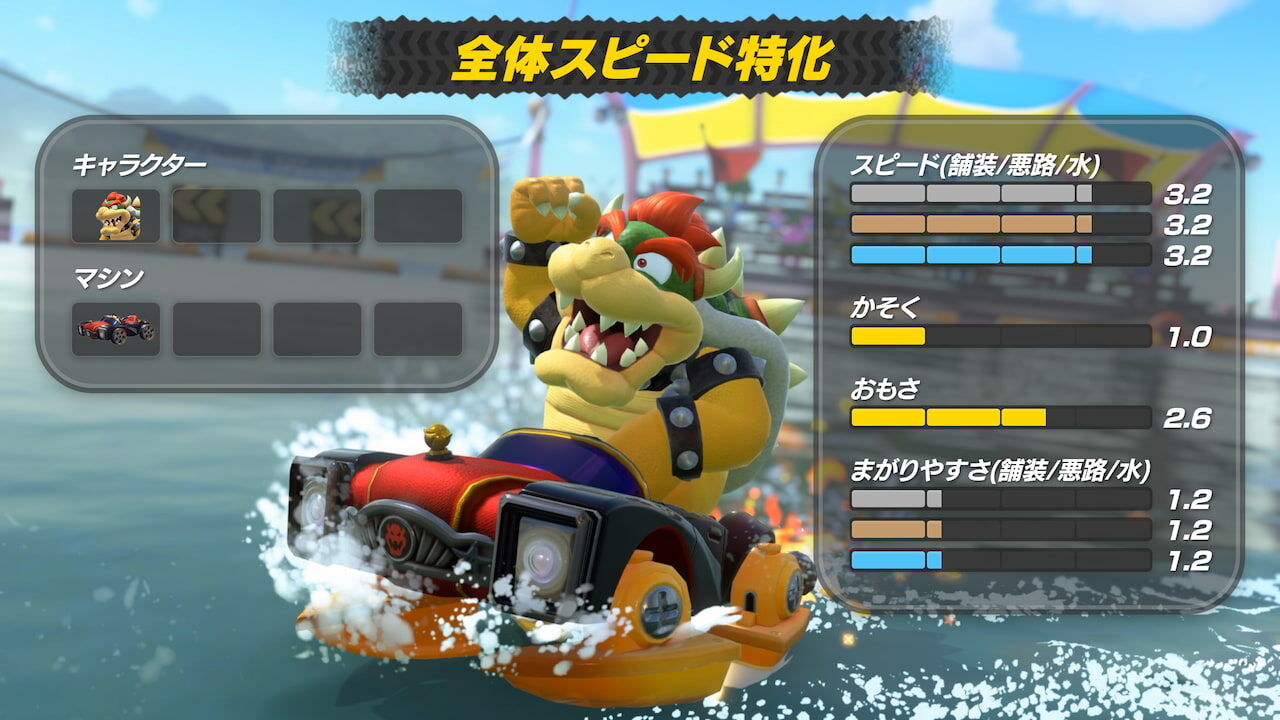Viewport: 1280px width, 720px height.
Task: Click the 全体スピード特化 title banner
Action: [640, 57]
